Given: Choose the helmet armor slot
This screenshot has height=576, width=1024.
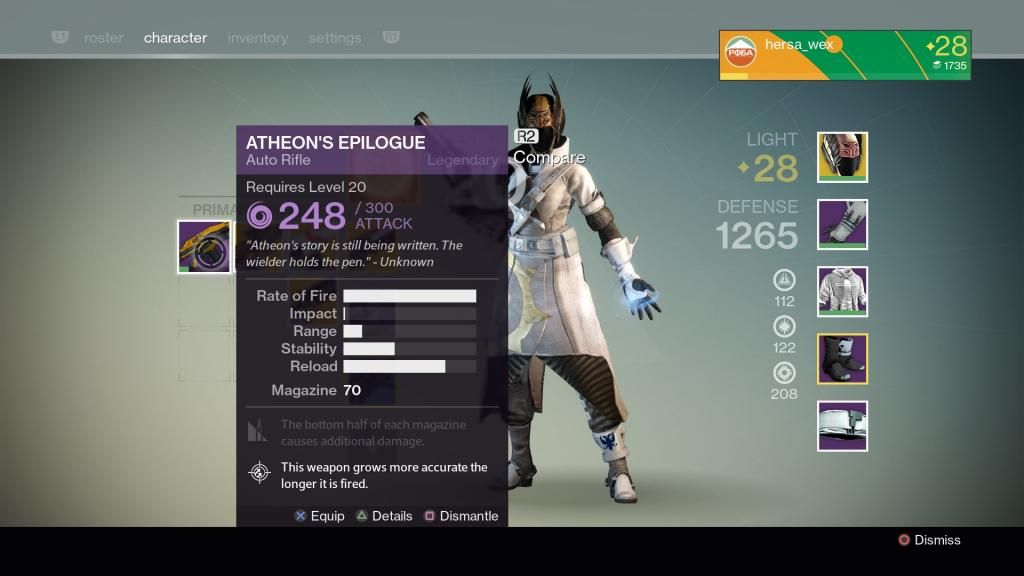Looking at the screenshot, I should point(842,158).
